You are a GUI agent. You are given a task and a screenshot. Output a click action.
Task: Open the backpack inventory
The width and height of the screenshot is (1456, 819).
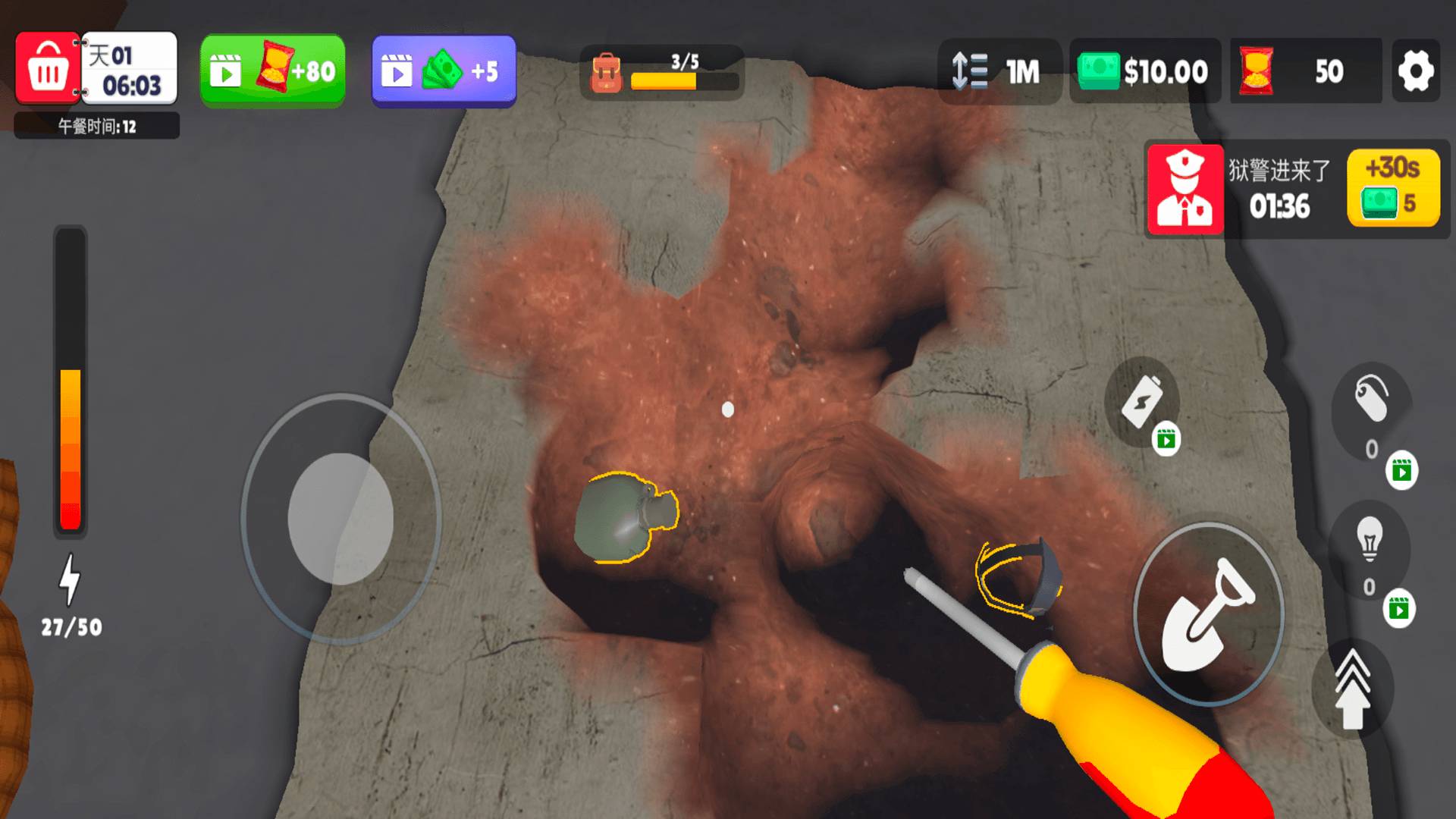click(607, 73)
